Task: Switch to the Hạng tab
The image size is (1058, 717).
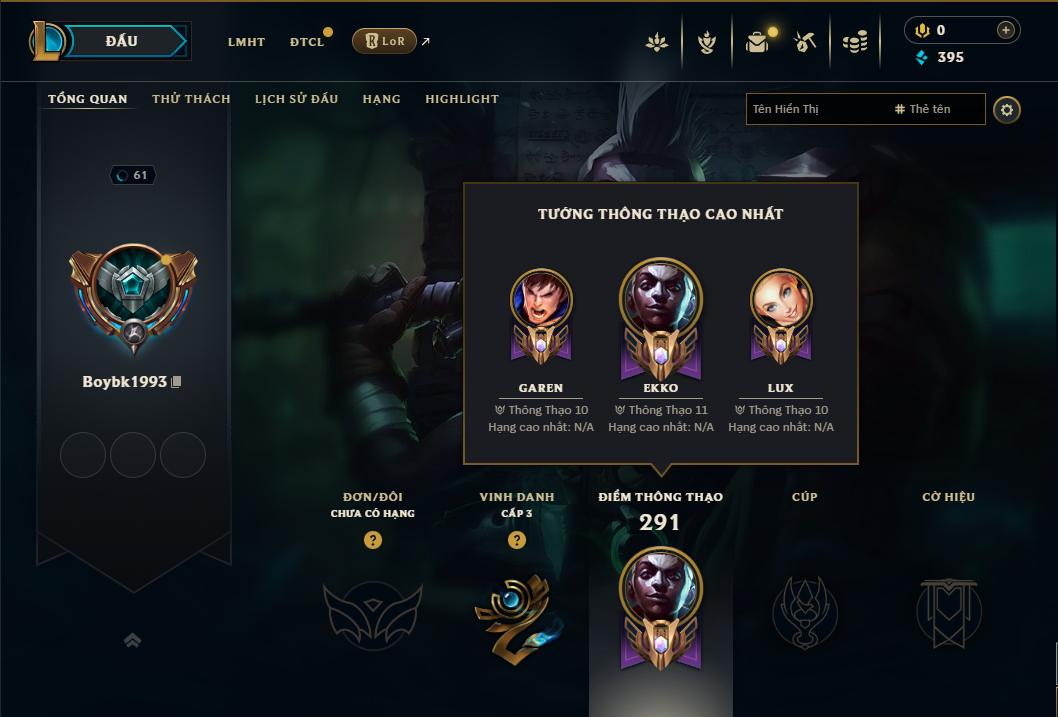Action: [x=381, y=99]
